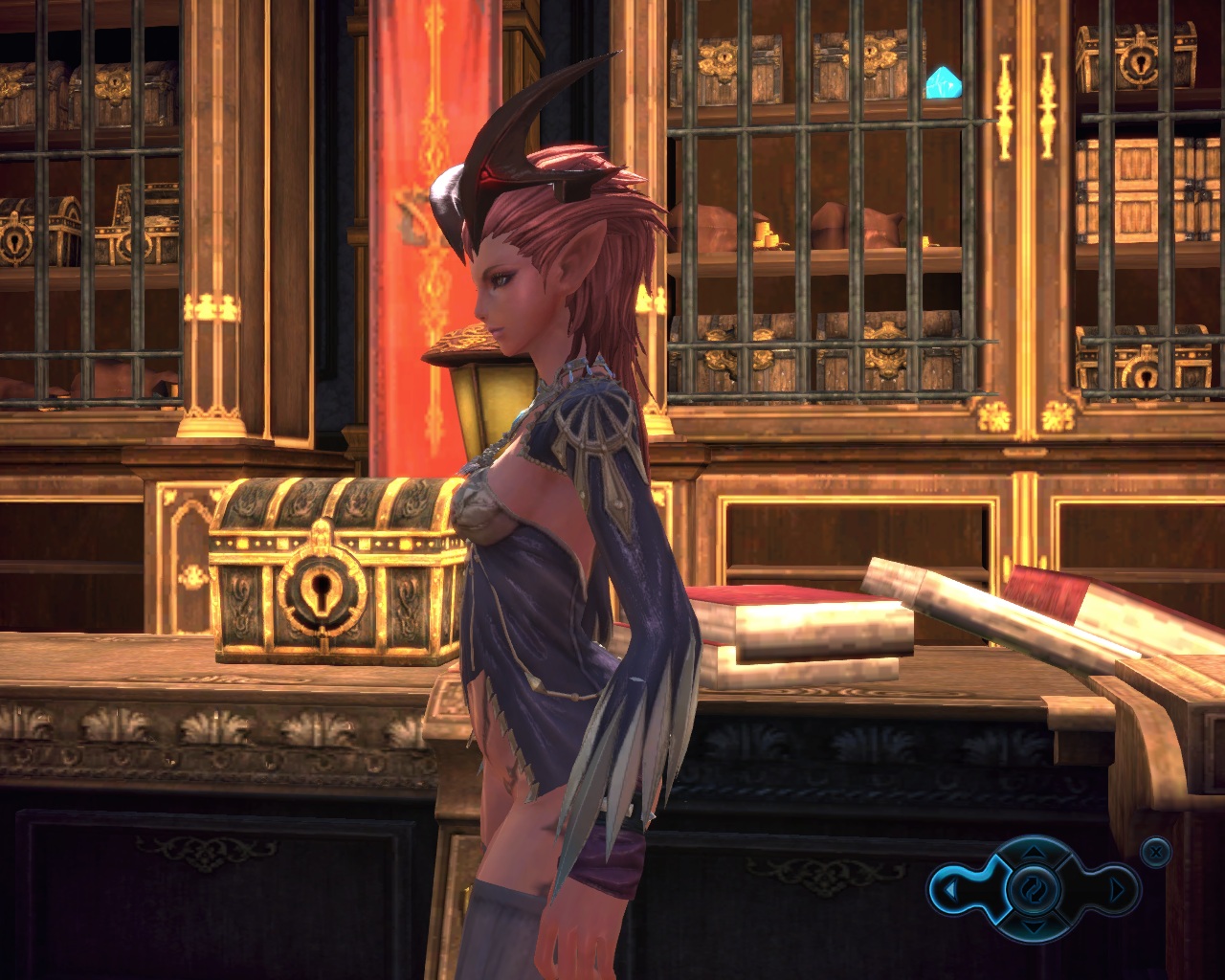Close the camera control with the X button
1225x980 pixels.
click(1156, 851)
